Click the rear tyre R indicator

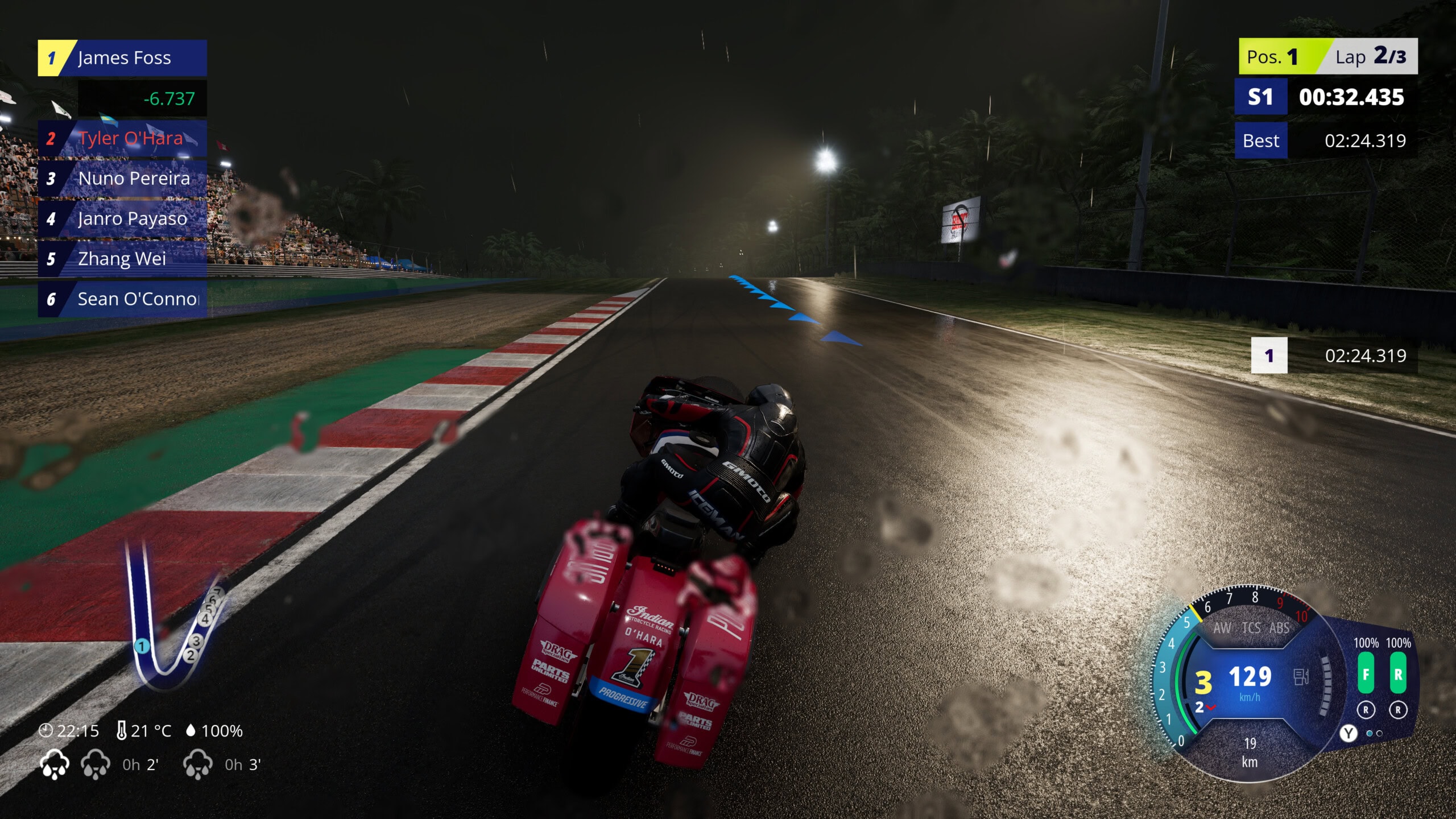1398,674
